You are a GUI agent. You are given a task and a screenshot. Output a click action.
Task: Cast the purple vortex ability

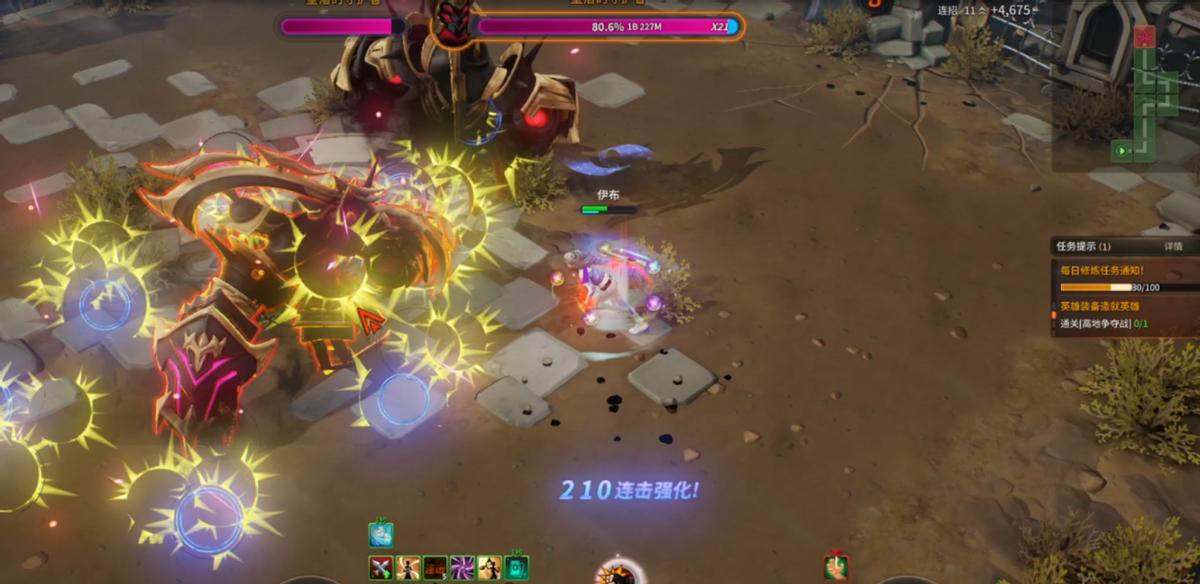[x=462, y=568]
